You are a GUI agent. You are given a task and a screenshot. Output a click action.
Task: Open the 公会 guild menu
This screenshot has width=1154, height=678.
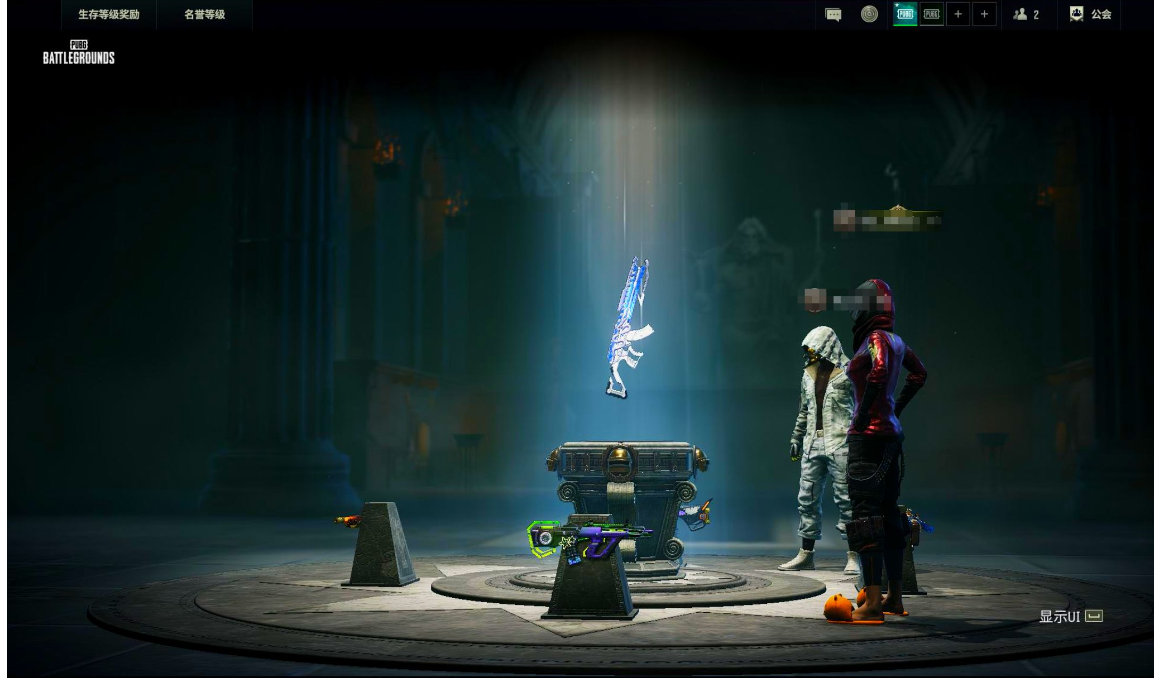(x=1090, y=14)
